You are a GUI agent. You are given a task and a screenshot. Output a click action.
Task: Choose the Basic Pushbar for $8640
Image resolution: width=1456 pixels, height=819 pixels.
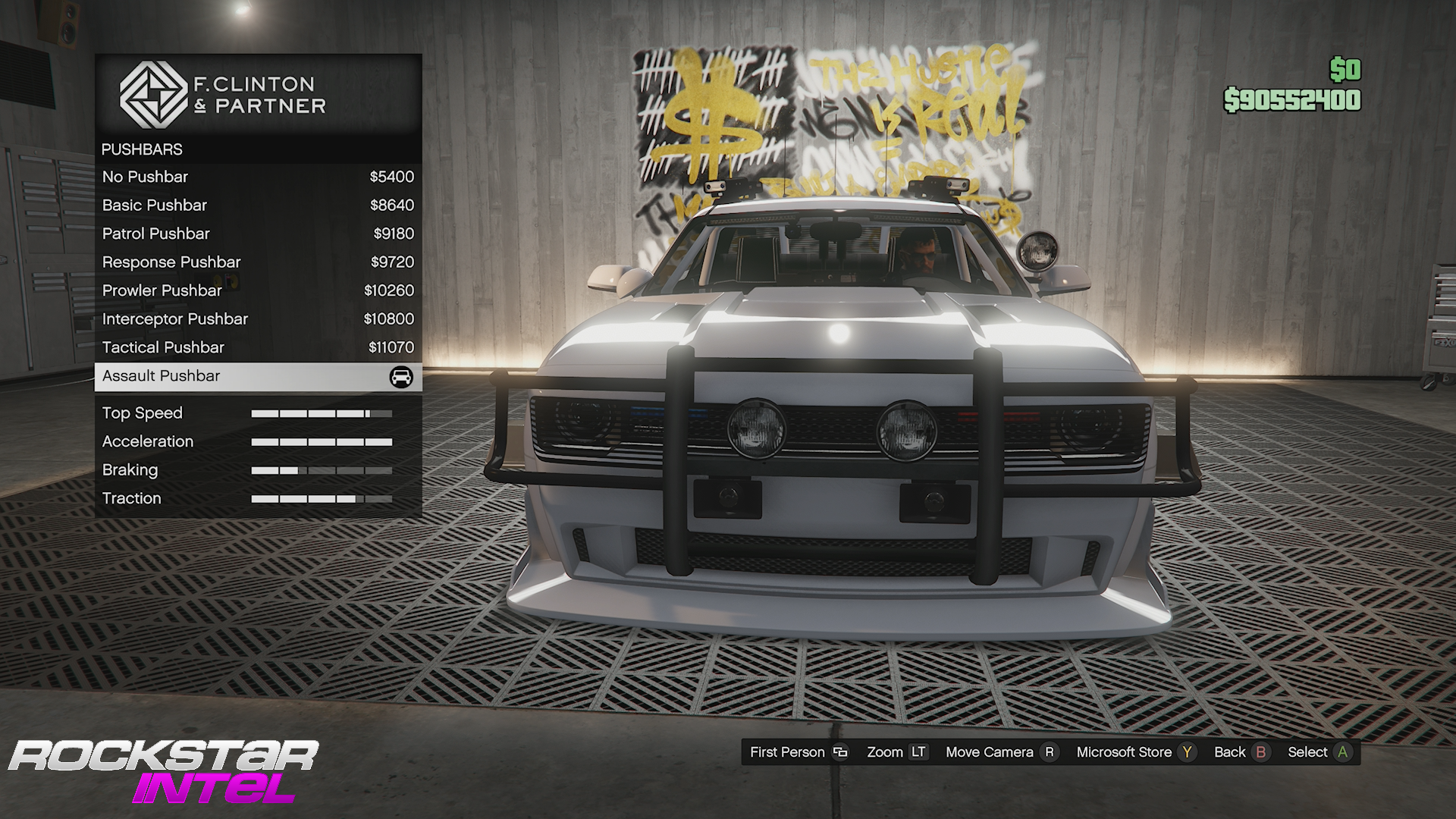[258, 206]
